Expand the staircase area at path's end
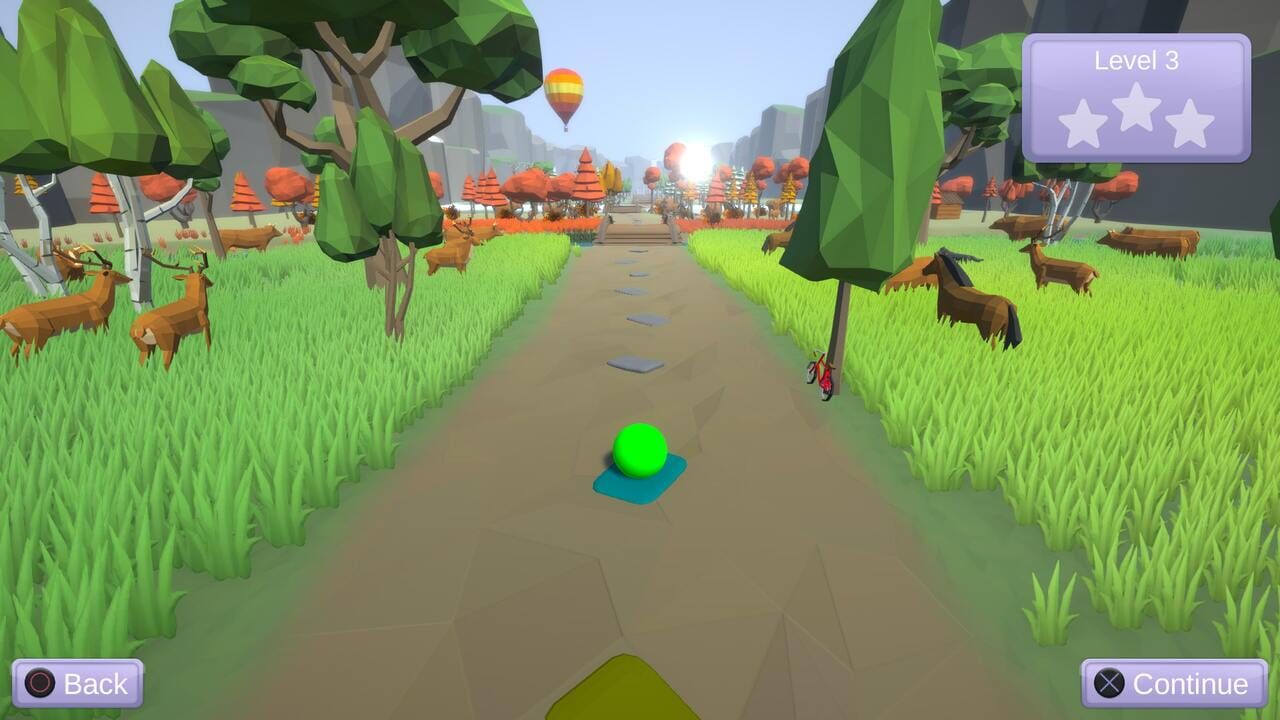The height and width of the screenshot is (720, 1280). point(637,232)
